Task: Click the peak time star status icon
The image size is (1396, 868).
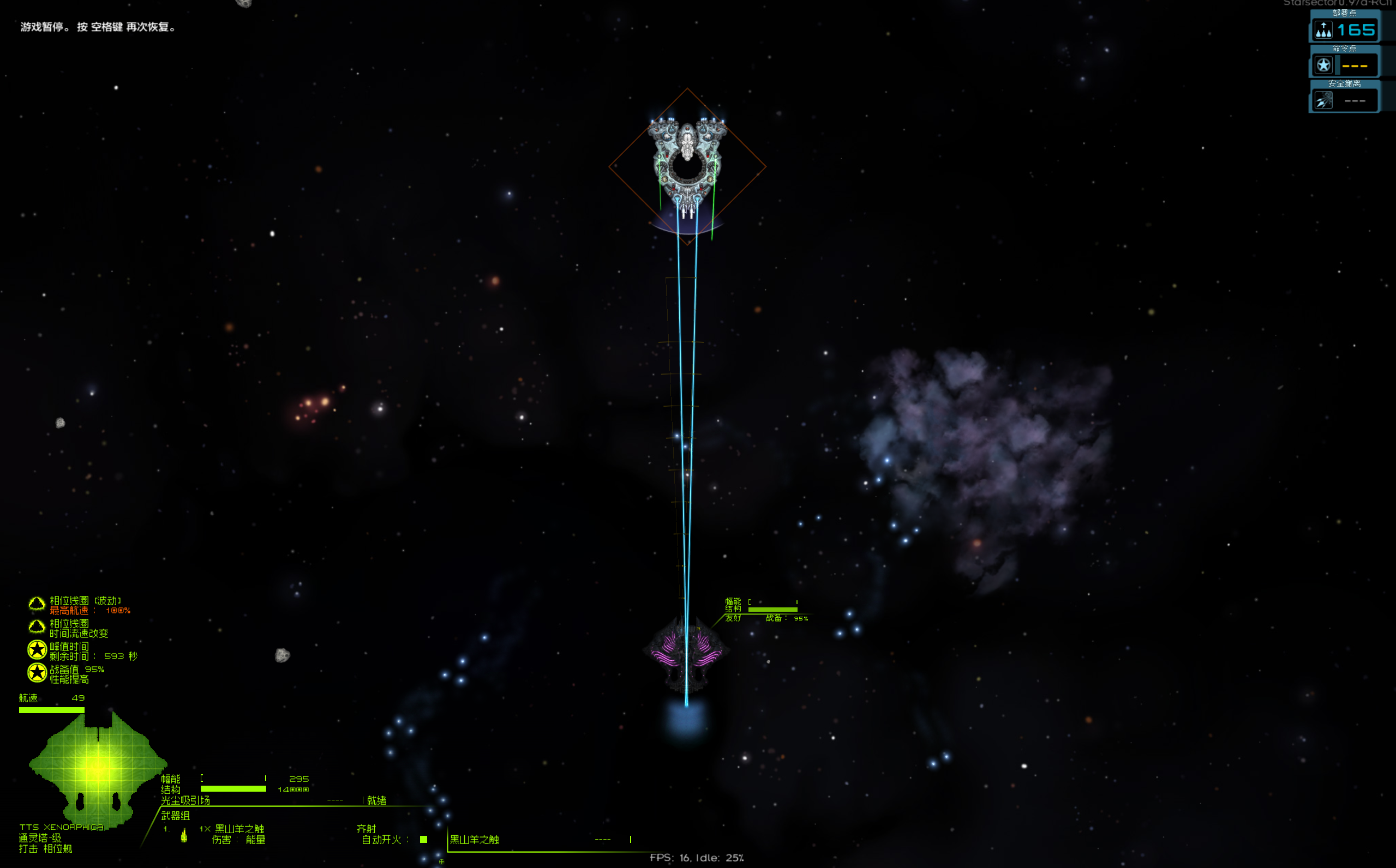Action: pos(37,650)
